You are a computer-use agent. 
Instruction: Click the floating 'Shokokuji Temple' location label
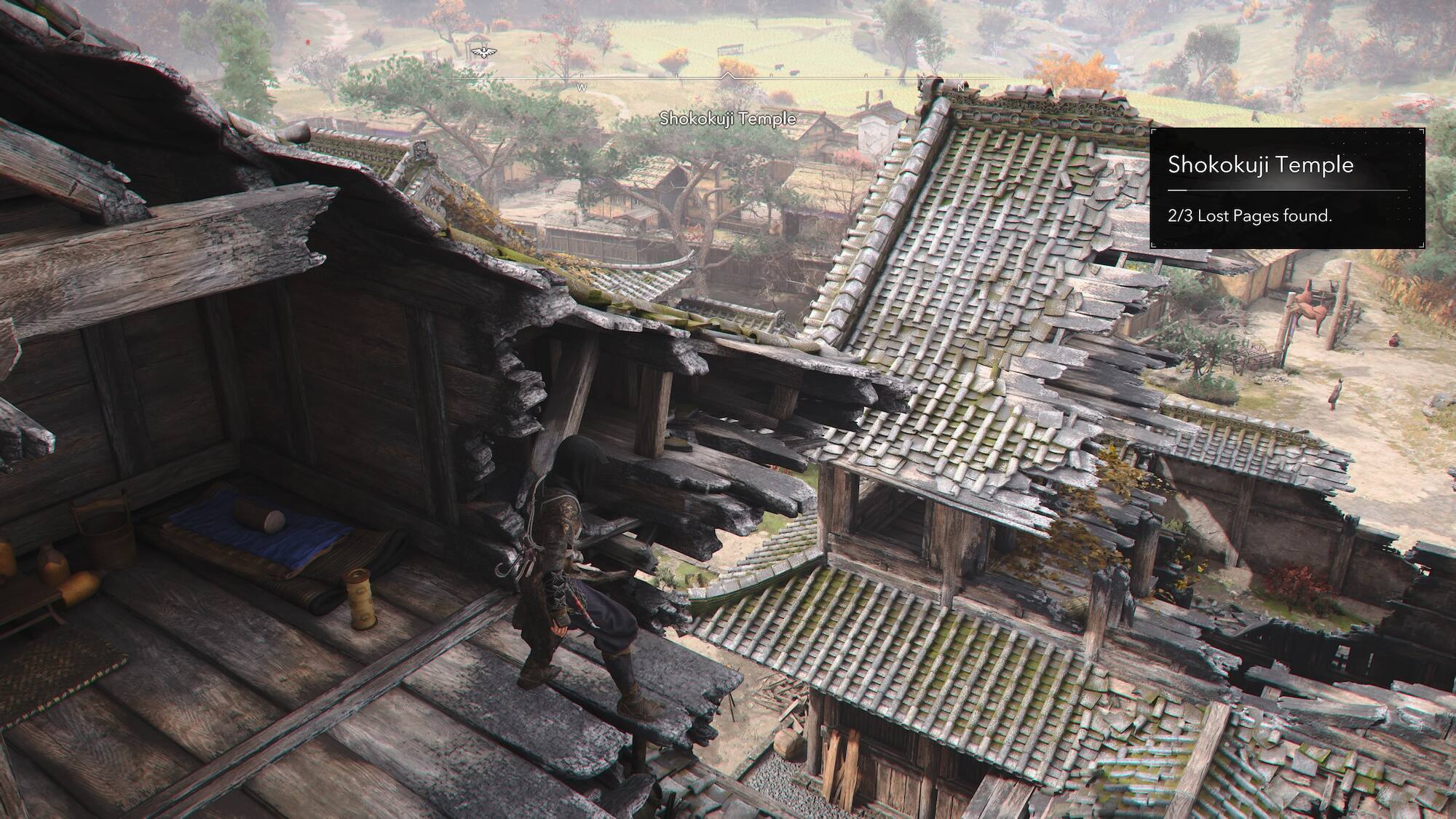[728, 116]
